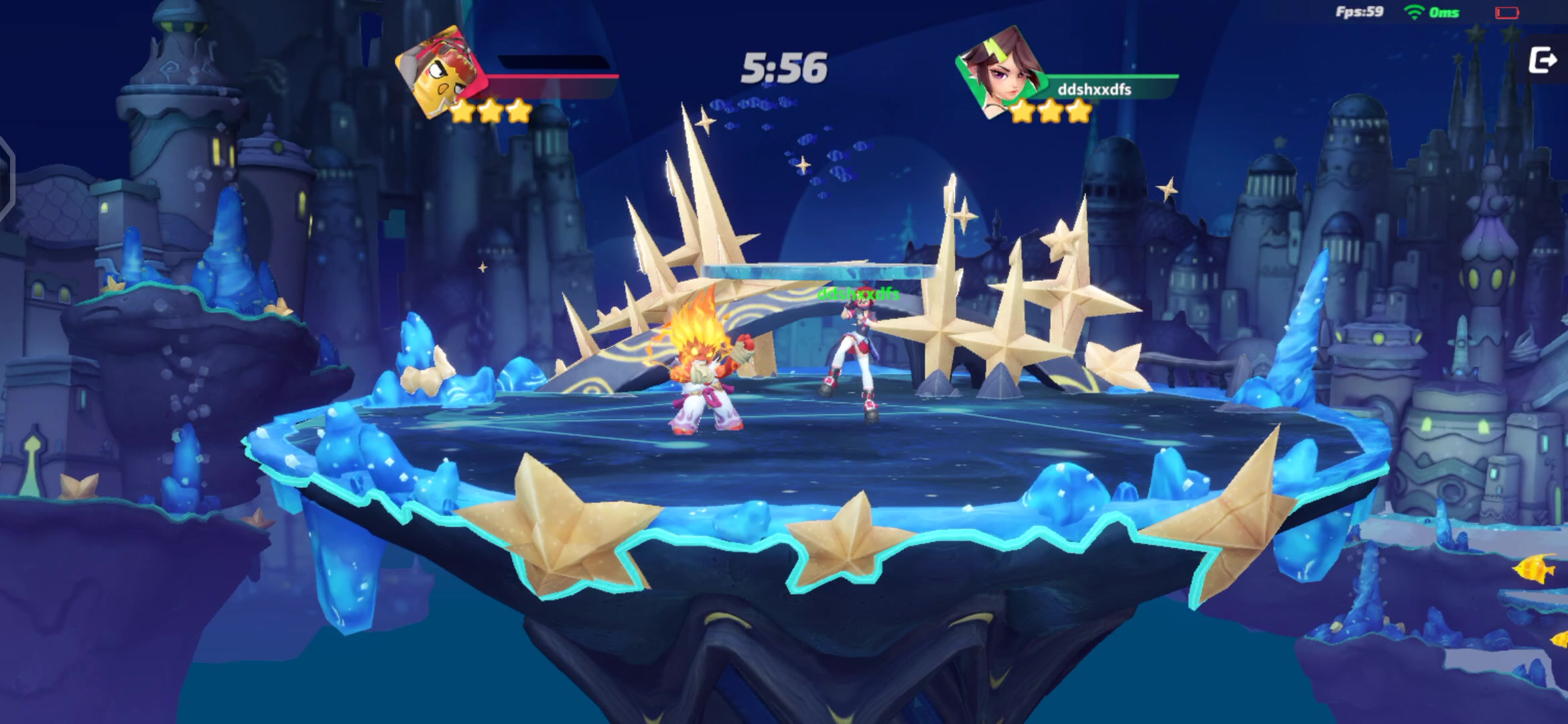The image size is (1568, 724).
Task: Click the exit match button
Action: tap(1543, 61)
